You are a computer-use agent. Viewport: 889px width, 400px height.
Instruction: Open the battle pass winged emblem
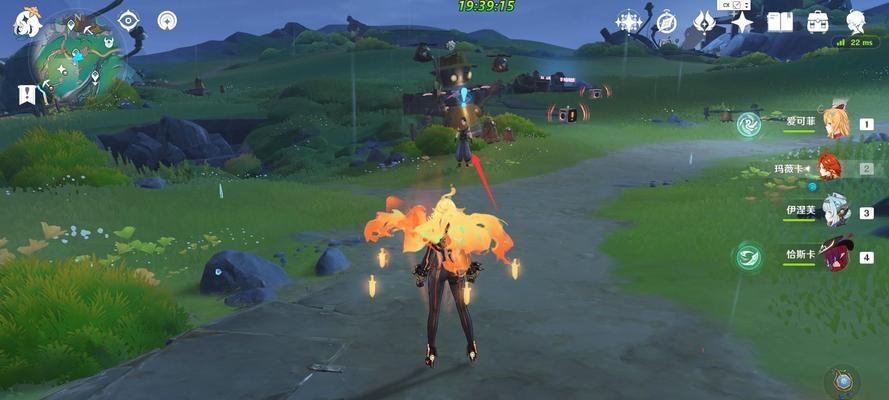(x=704, y=22)
